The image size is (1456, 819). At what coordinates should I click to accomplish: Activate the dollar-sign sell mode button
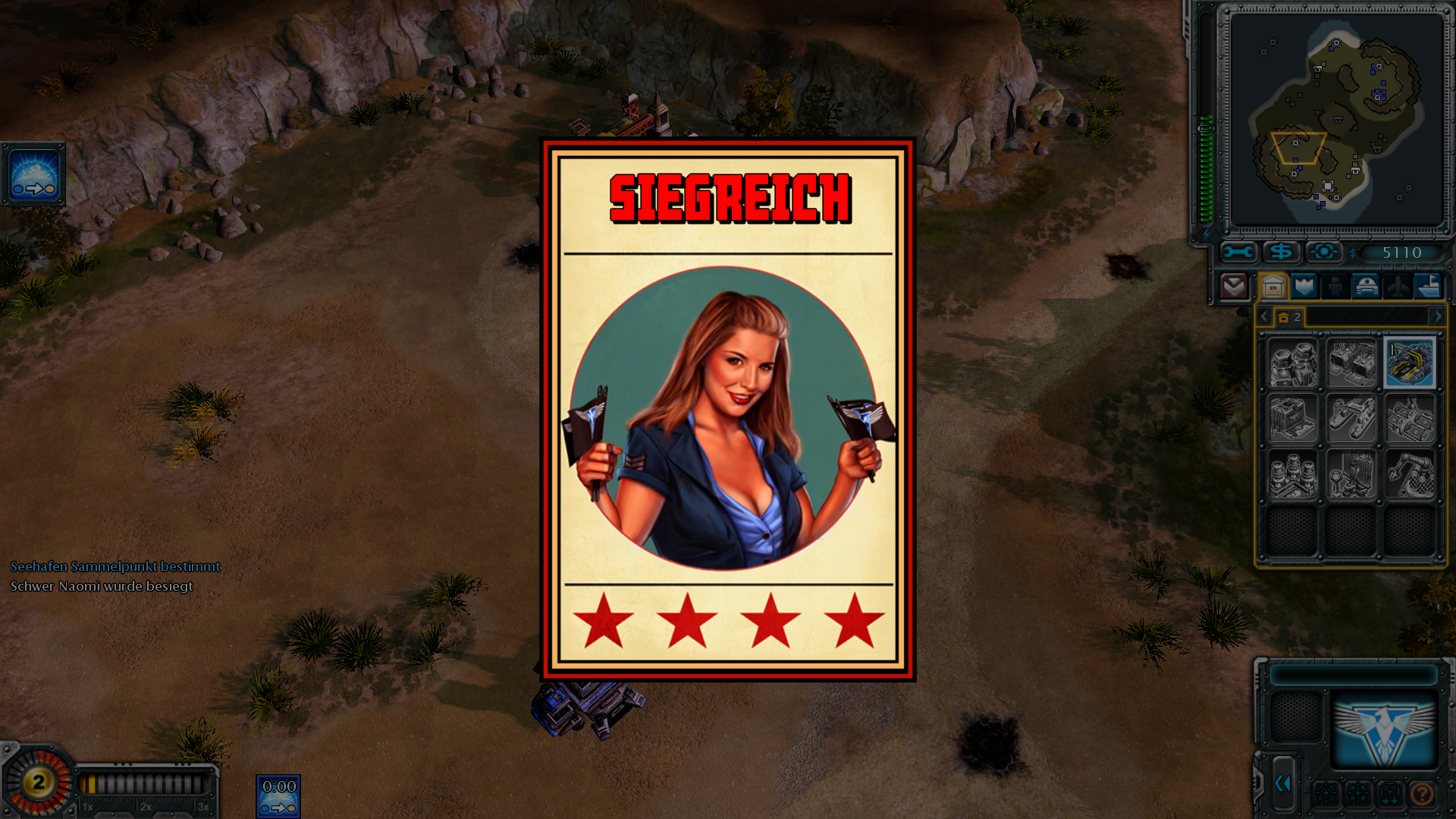(x=1281, y=252)
